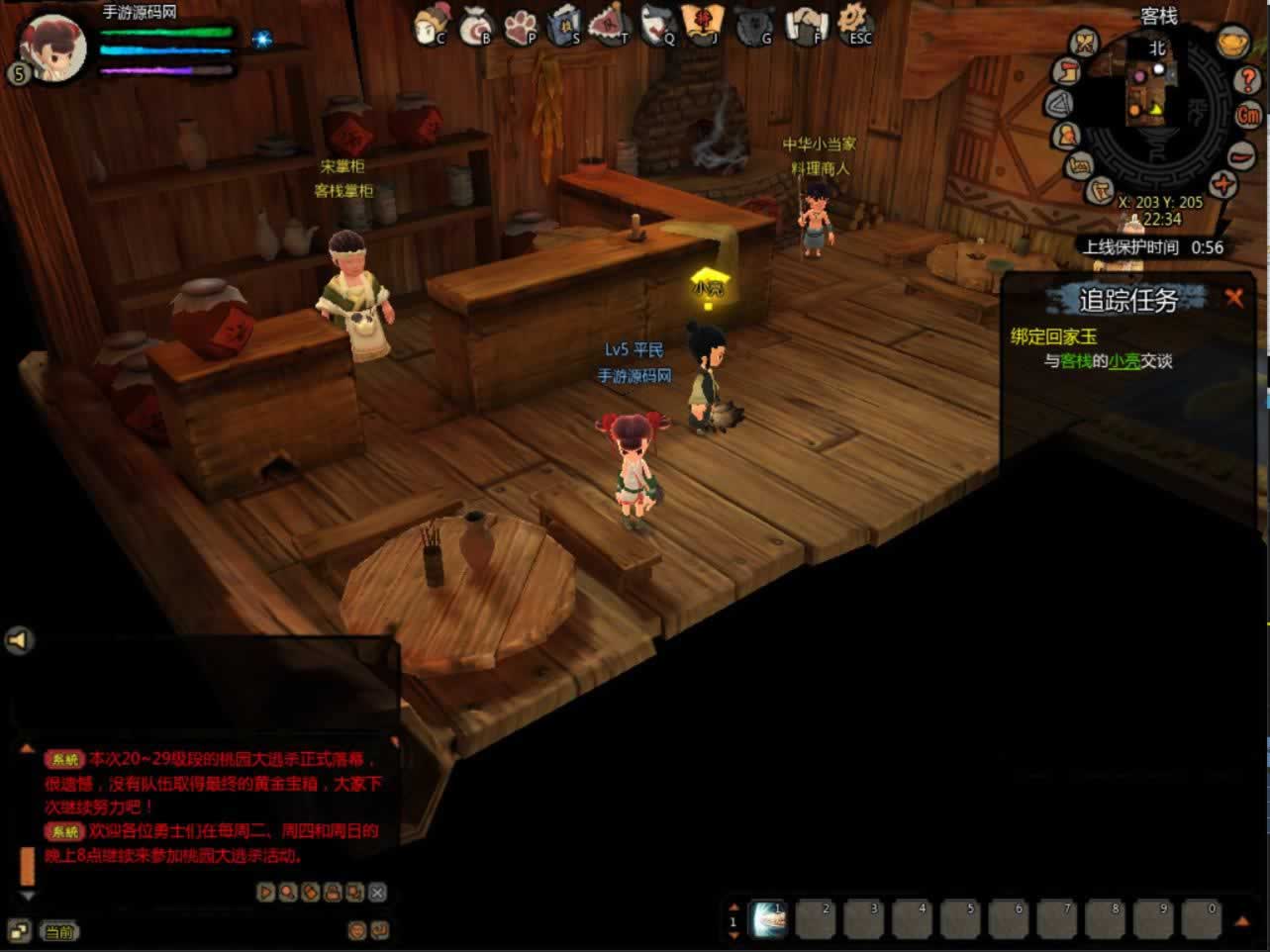Click the Gm button beside the minimap
The height and width of the screenshot is (952, 1270).
[1248, 115]
